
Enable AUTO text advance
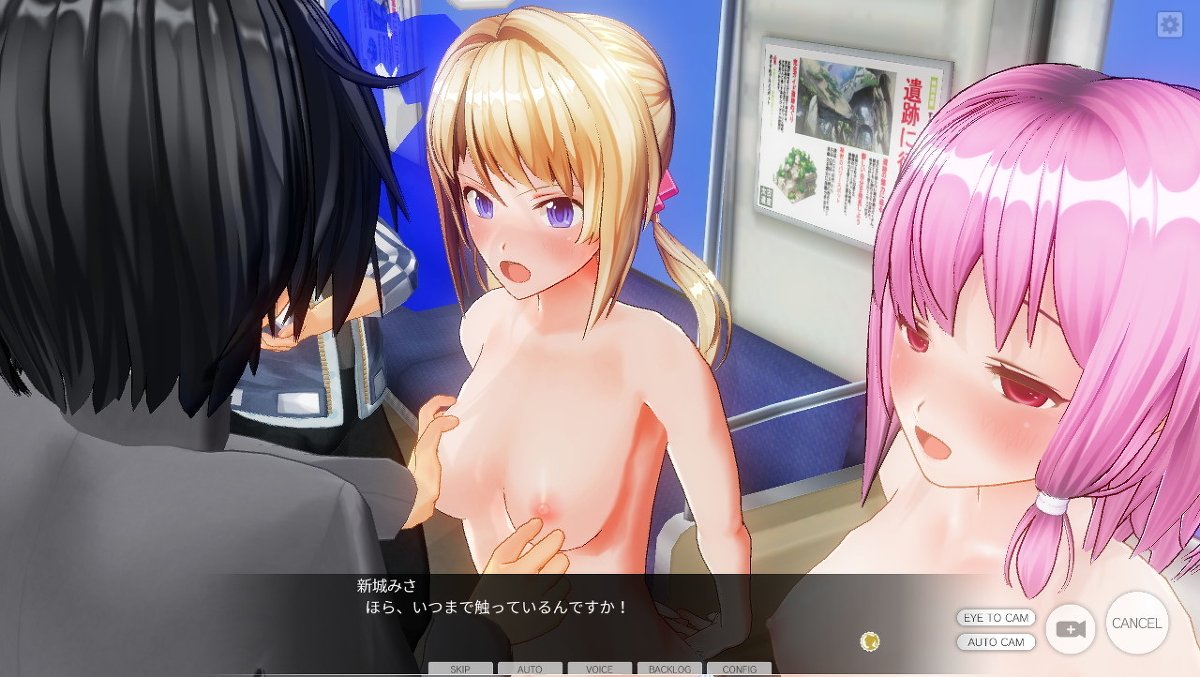click(x=530, y=669)
